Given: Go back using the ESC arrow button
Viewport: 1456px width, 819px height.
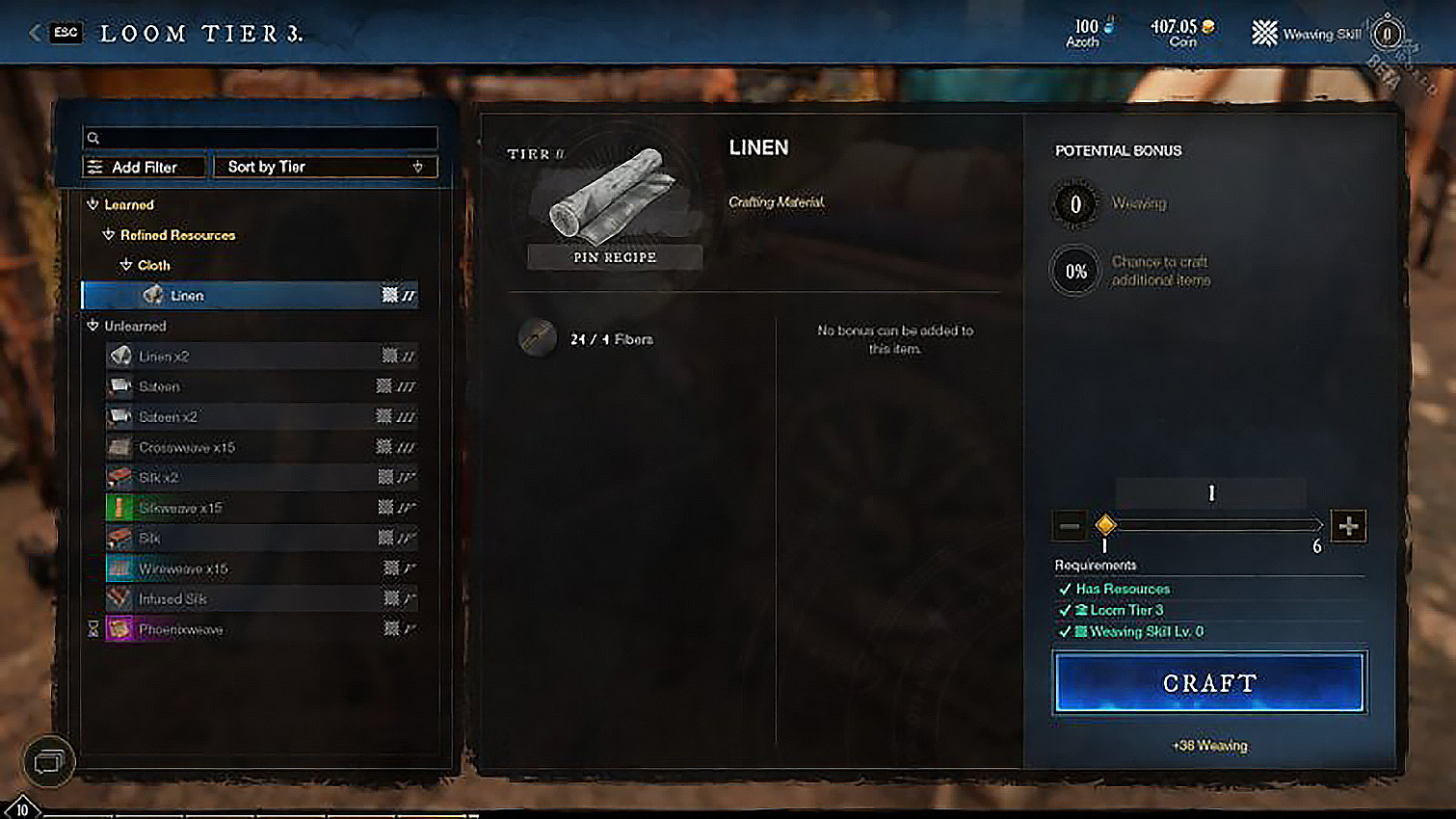Looking at the screenshot, I should (36, 33).
